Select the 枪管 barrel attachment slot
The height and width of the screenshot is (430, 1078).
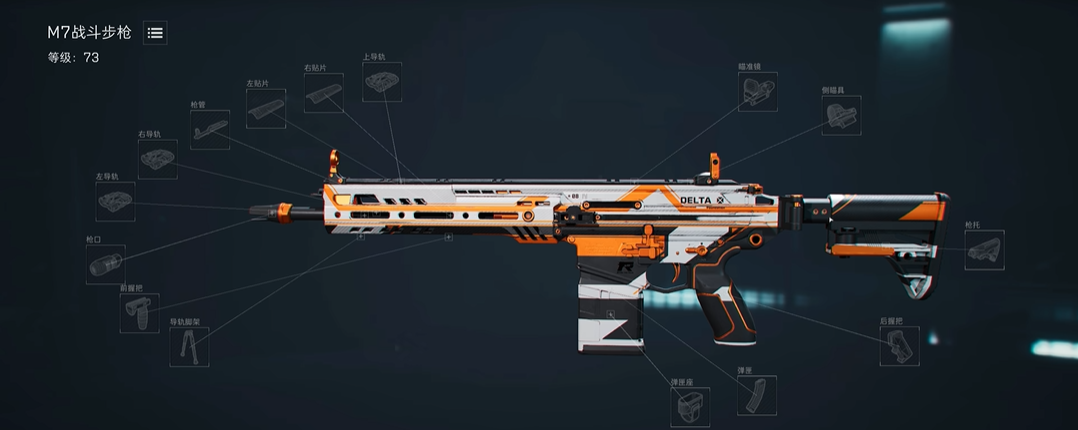(210, 129)
